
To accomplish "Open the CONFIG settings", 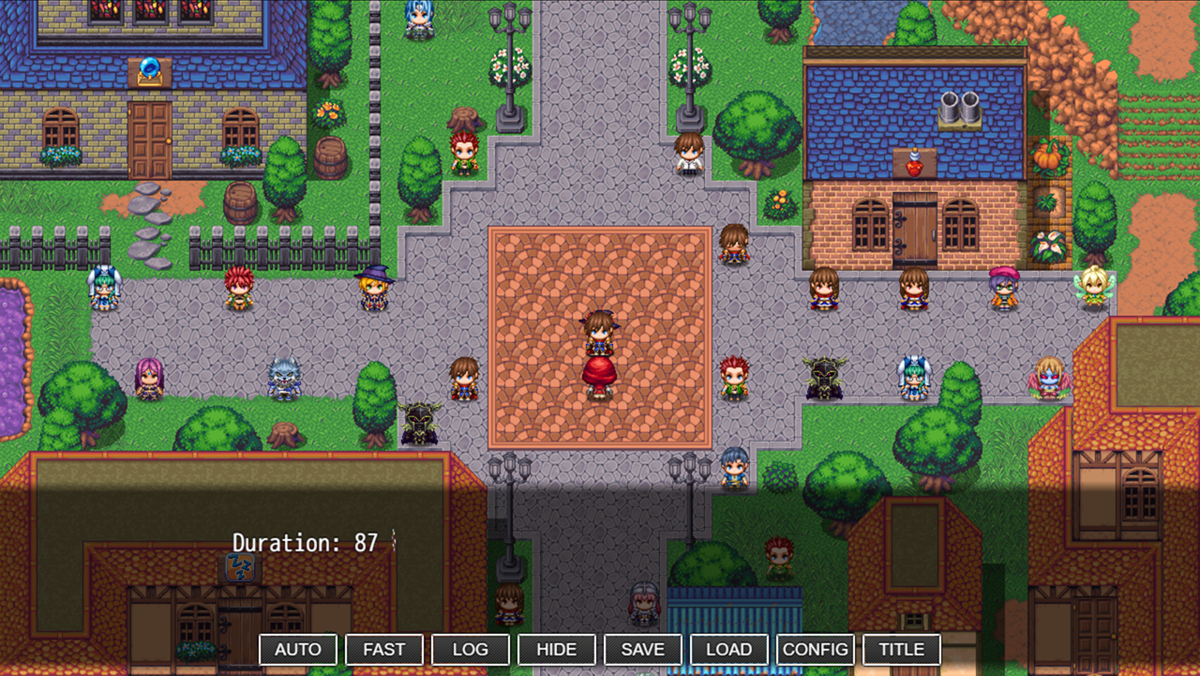I will tap(815, 649).
